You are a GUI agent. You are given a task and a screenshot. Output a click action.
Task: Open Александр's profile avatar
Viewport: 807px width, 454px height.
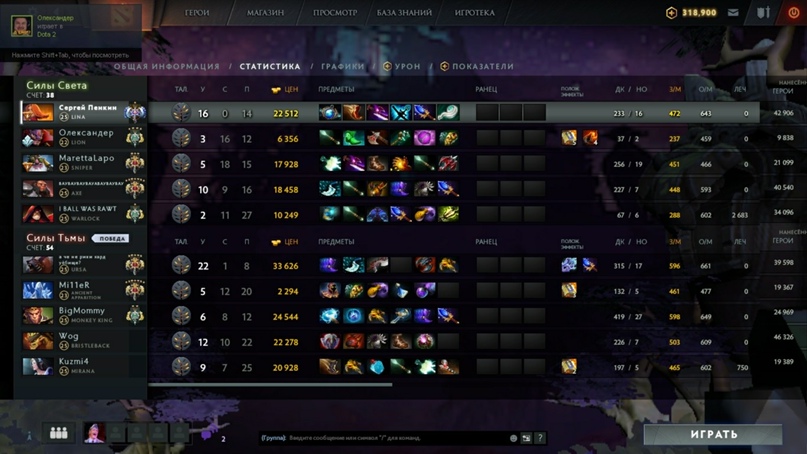[19, 24]
